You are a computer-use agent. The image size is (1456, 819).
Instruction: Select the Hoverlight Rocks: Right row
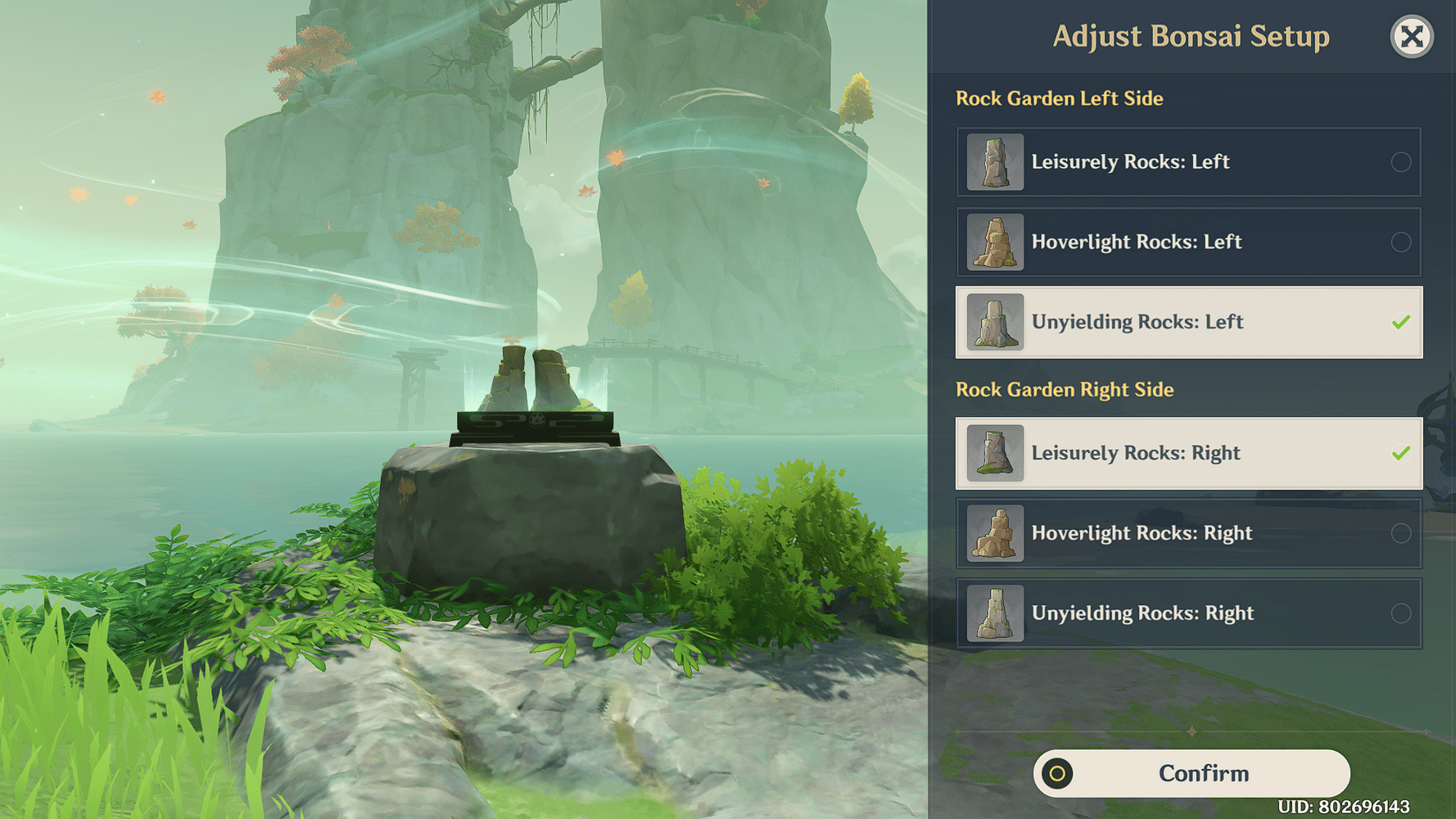point(1187,533)
